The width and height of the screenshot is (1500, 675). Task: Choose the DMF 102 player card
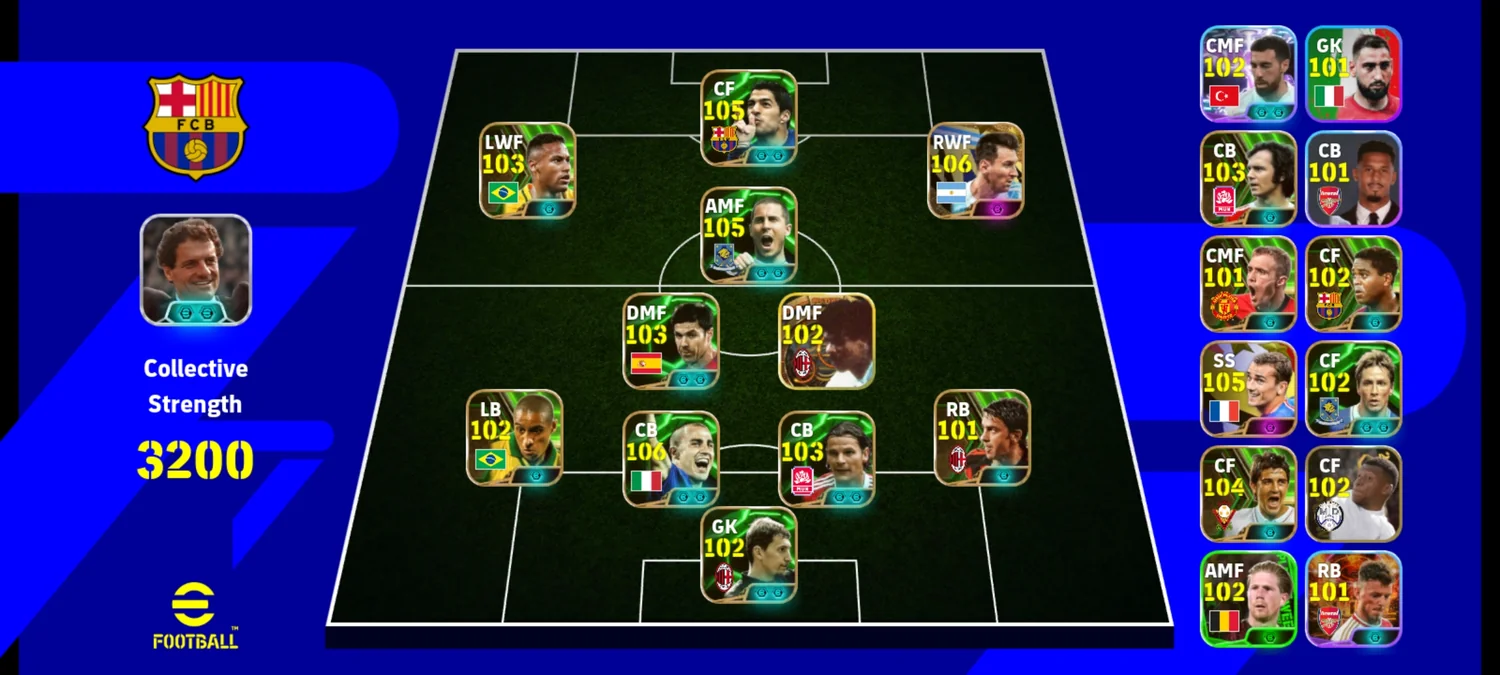point(826,340)
